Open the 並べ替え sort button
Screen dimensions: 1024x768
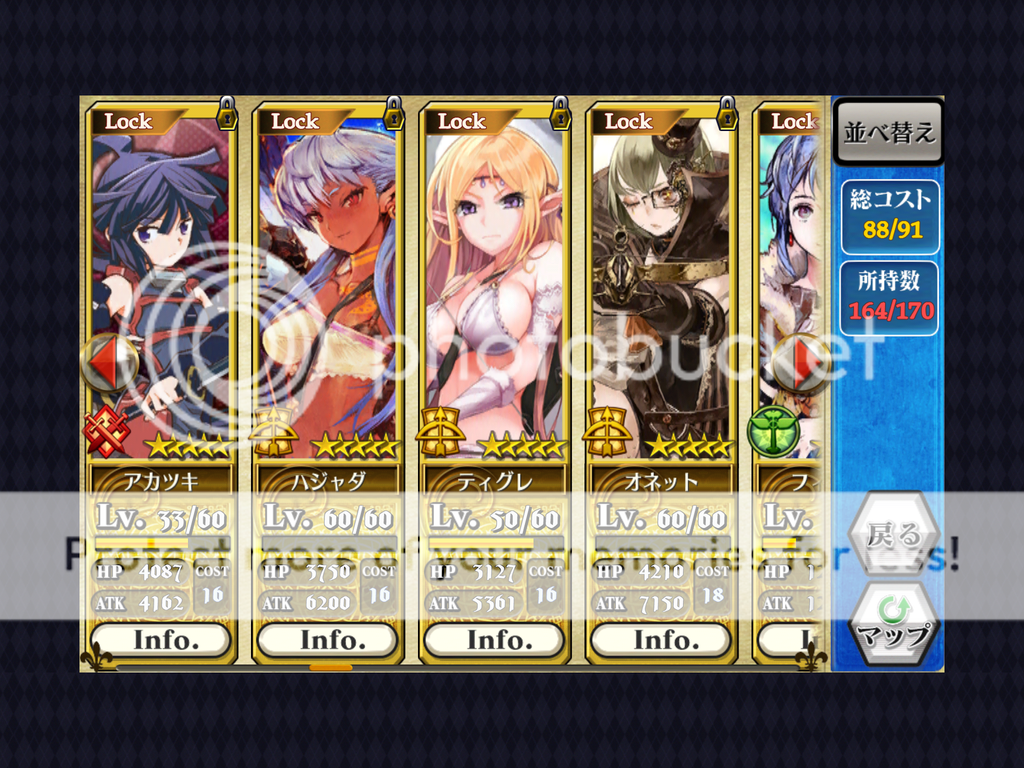tap(888, 133)
